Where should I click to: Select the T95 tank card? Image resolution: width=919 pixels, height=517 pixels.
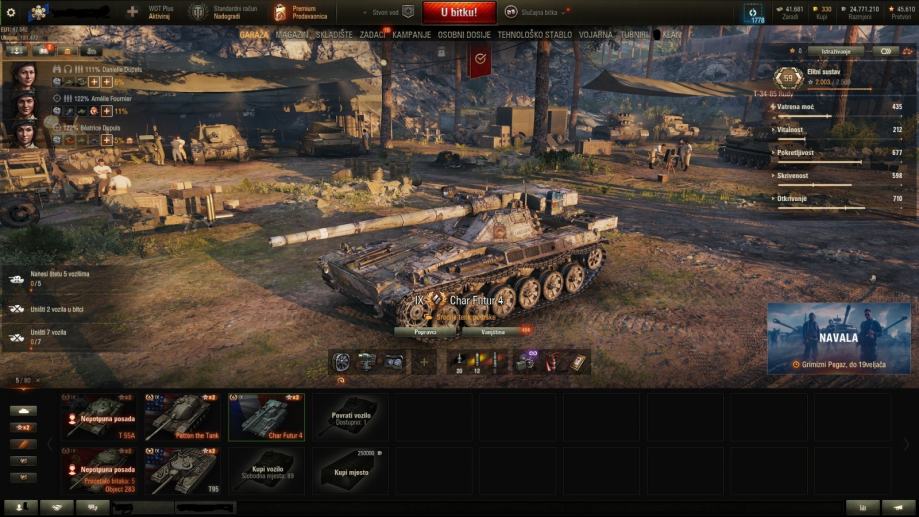tap(183, 470)
